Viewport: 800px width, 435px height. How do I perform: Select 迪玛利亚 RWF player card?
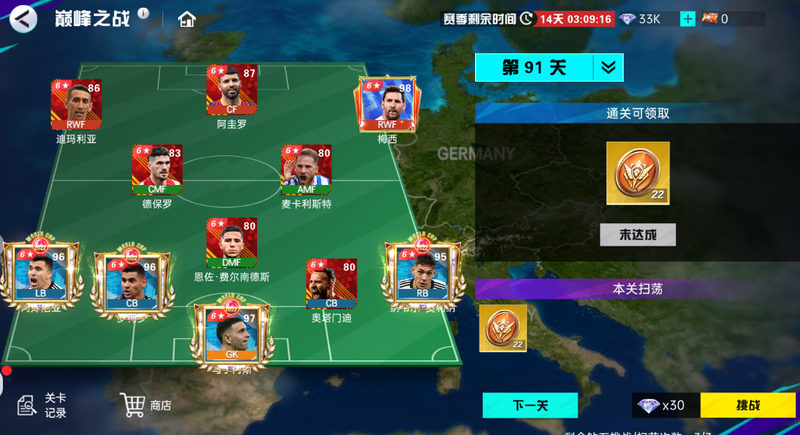(x=76, y=106)
